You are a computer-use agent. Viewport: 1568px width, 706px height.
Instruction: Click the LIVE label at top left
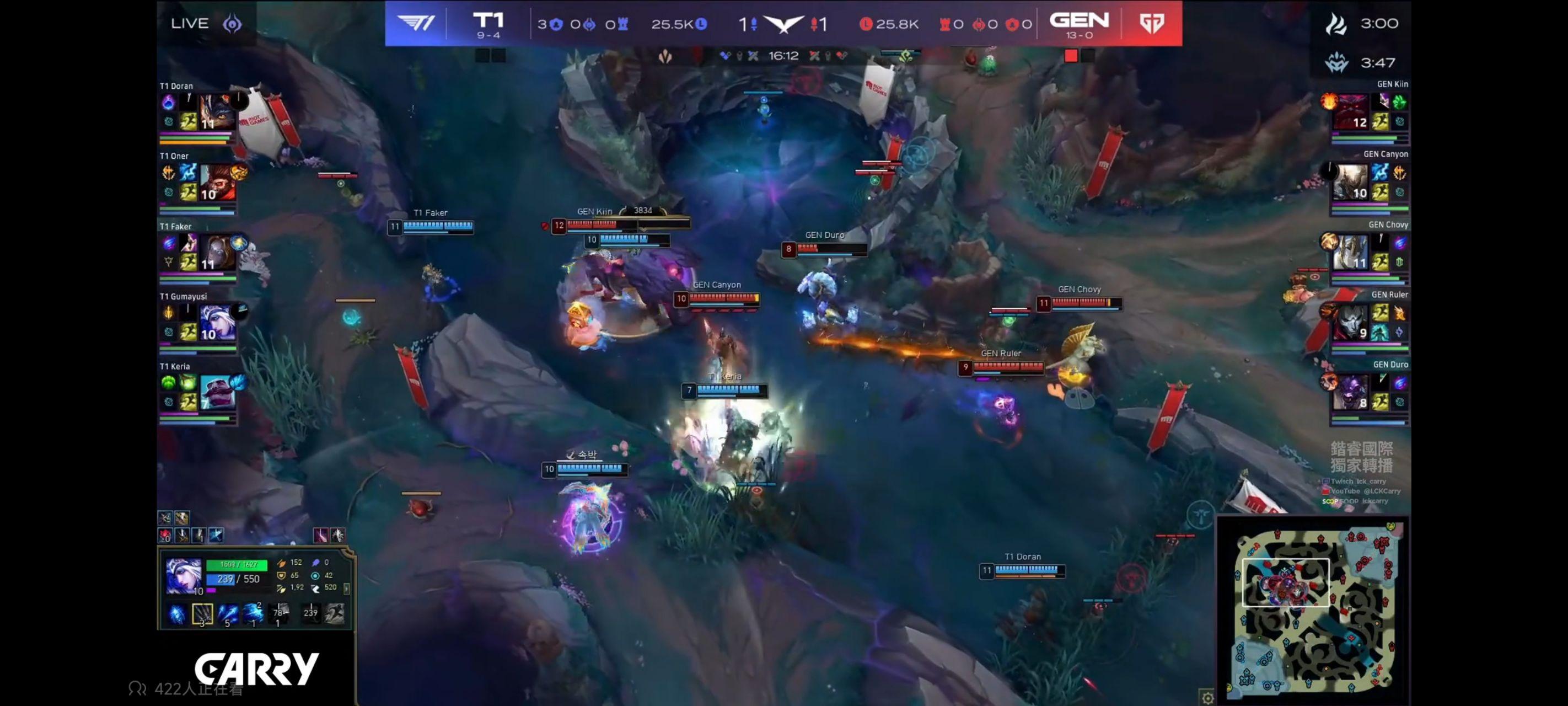191,23
